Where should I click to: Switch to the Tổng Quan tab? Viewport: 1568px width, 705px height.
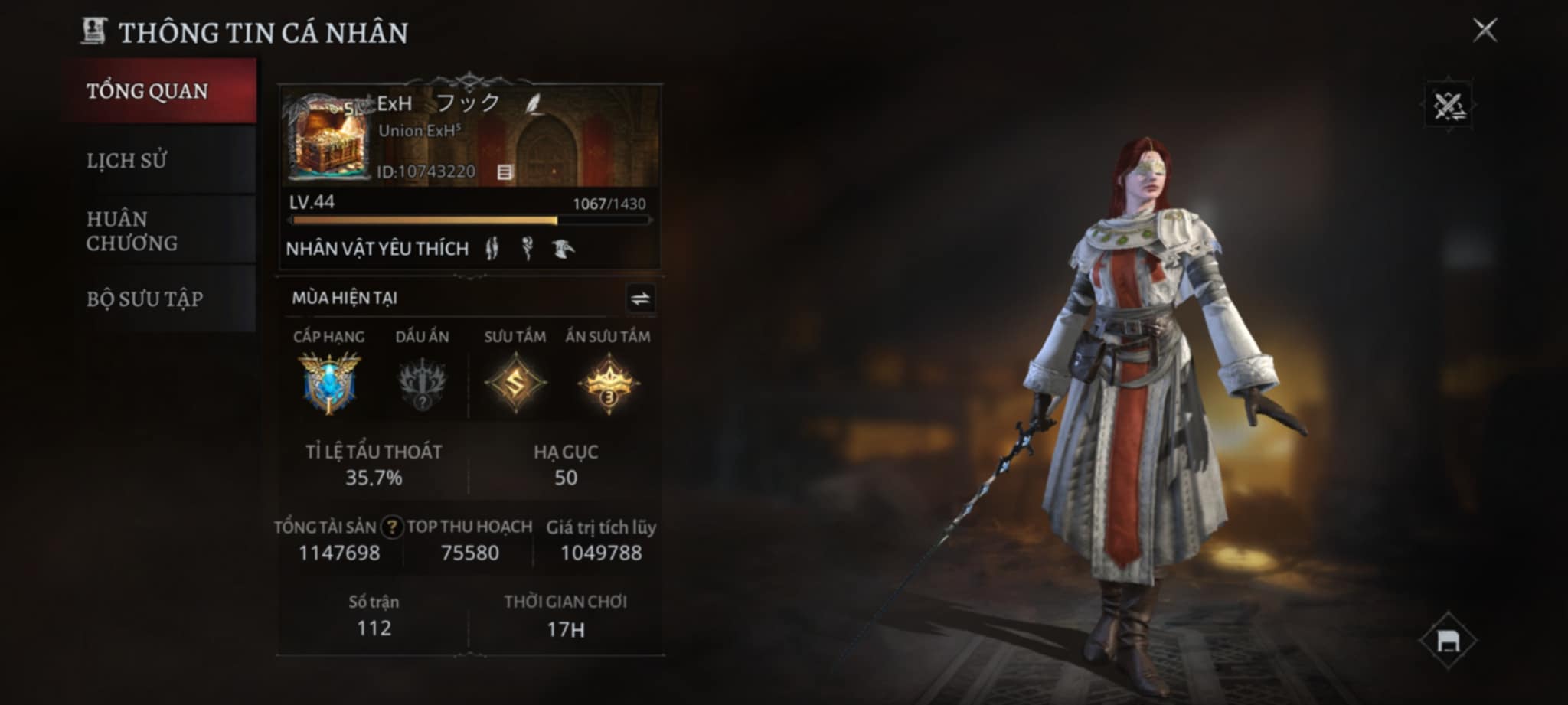pos(158,91)
